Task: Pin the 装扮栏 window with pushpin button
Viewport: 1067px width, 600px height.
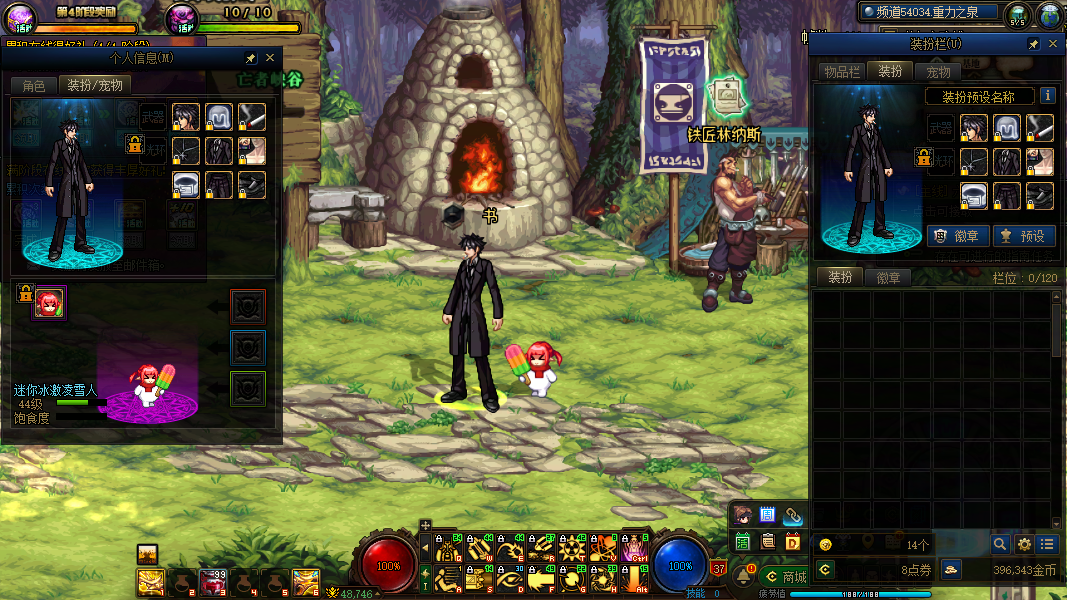Action: (1033, 45)
